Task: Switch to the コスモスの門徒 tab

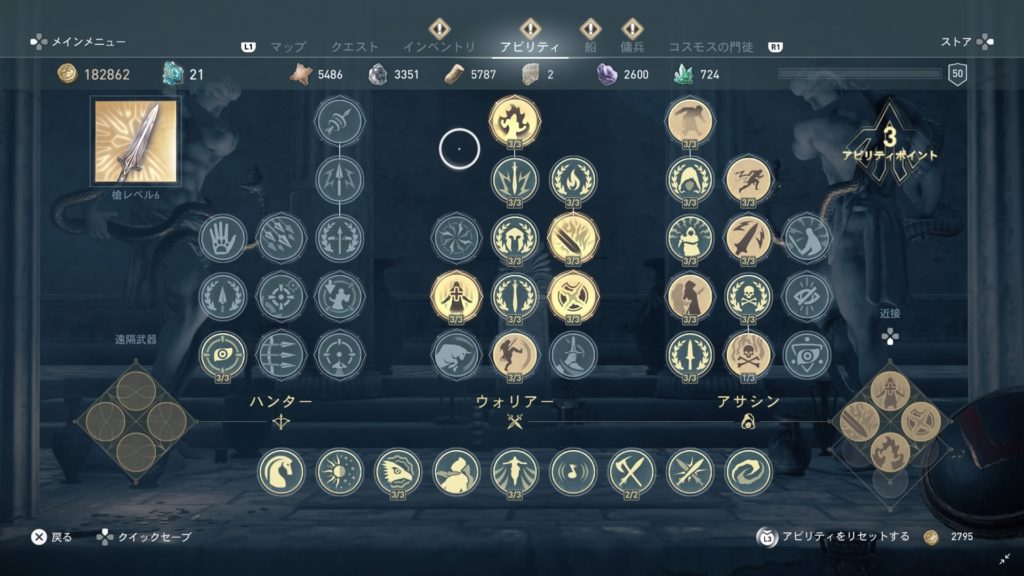Action: coord(713,46)
